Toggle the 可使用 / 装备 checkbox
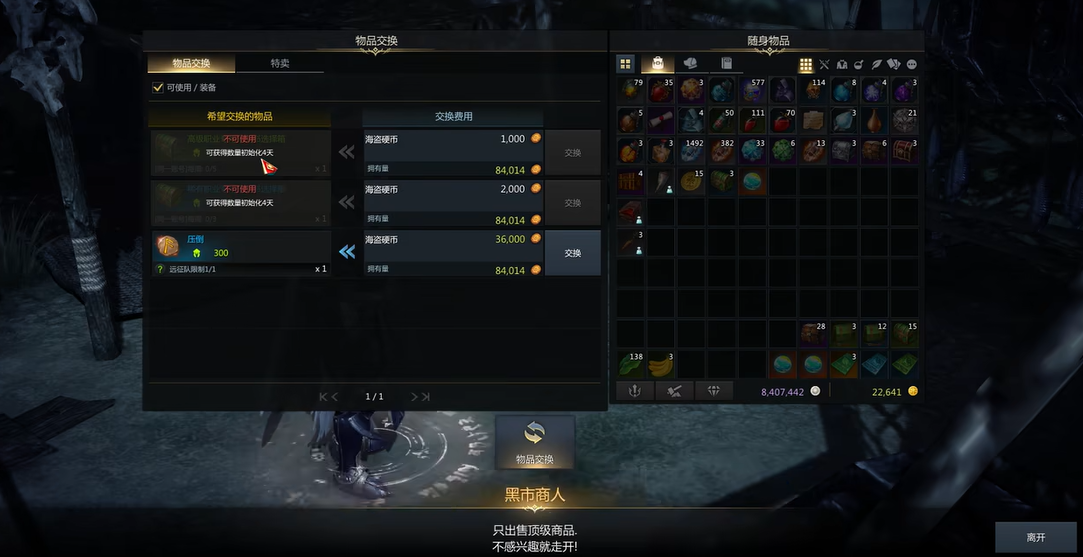Image resolution: width=1083 pixels, height=557 pixels. pyautogui.click(x=157, y=88)
